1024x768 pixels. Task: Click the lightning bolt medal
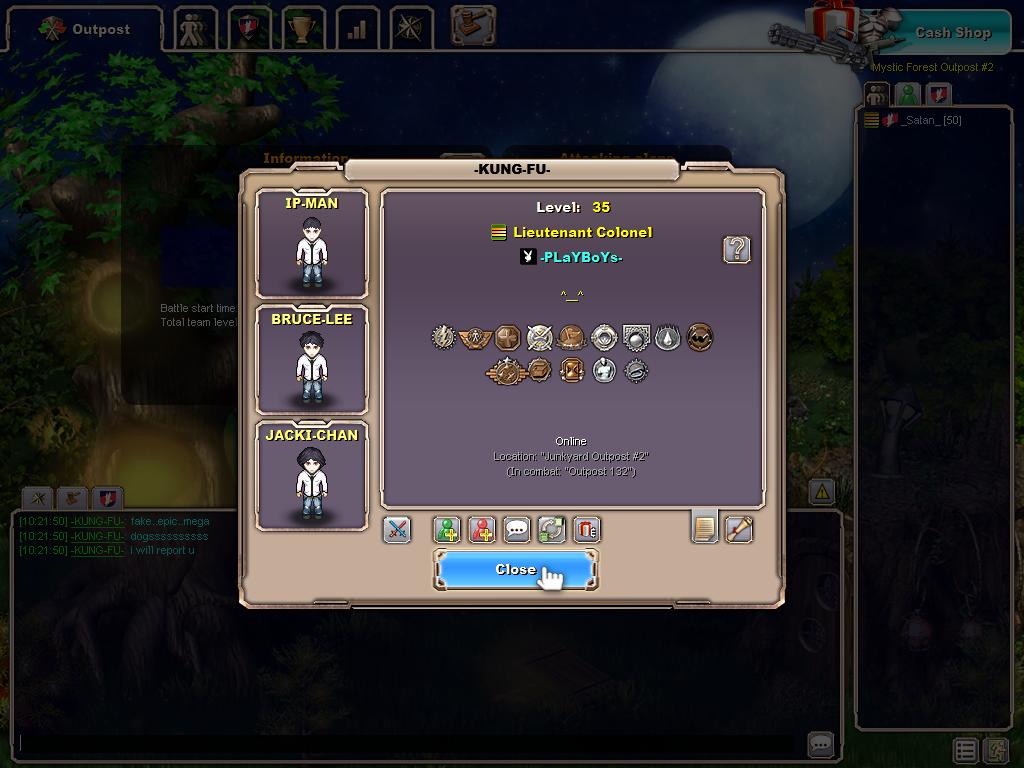click(x=443, y=337)
